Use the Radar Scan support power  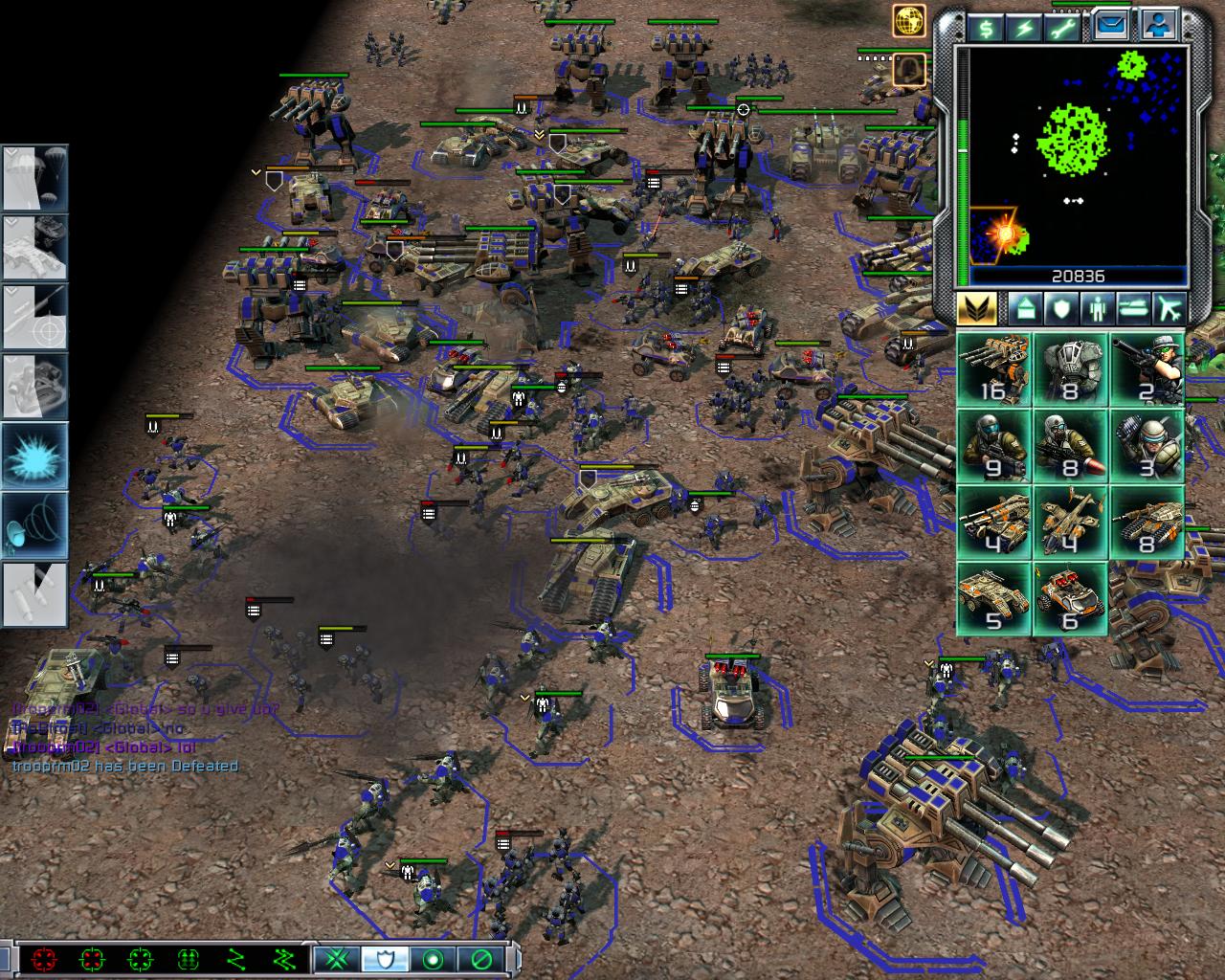pyautogui.click(x=34, y=524)
